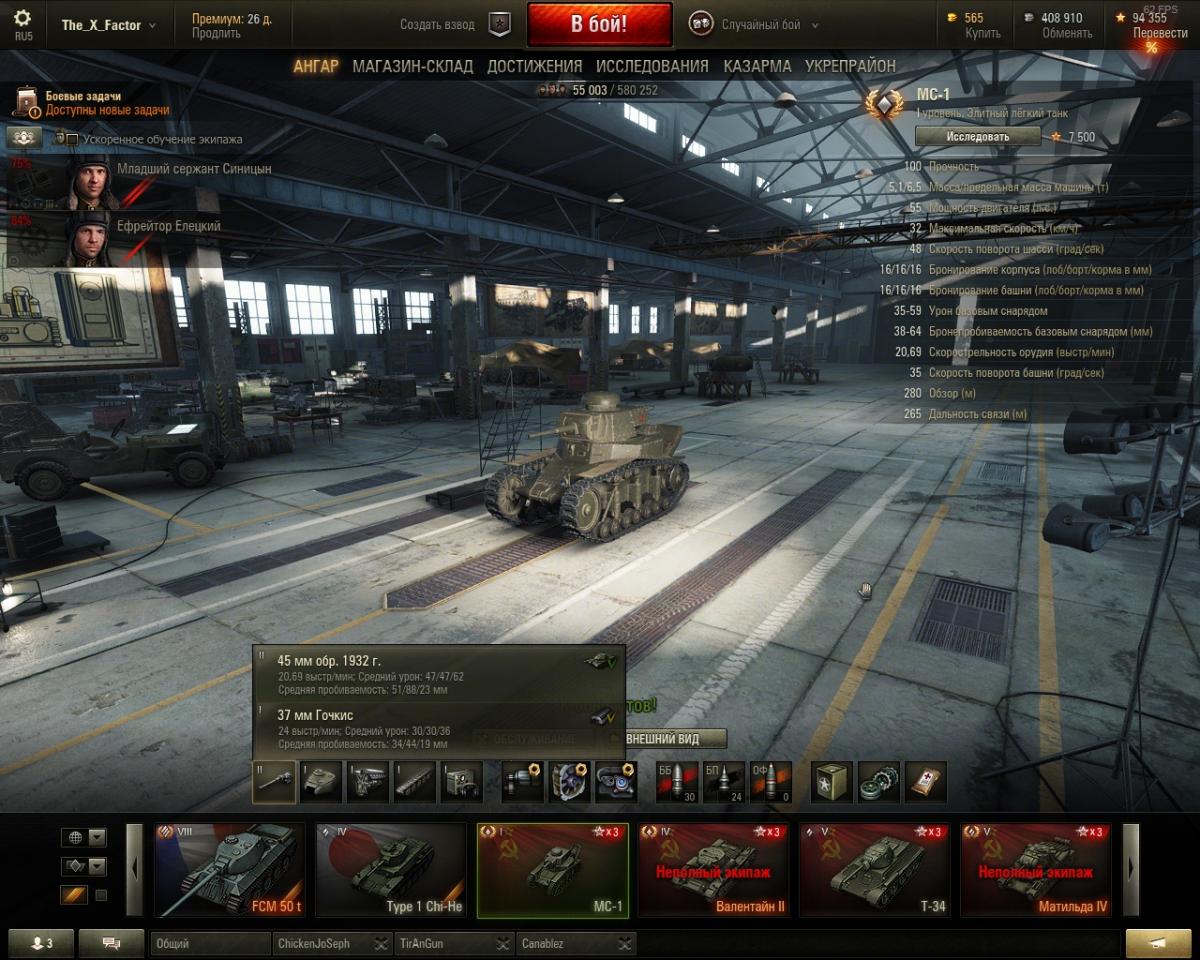Click the Исследовать button for МС-1

(977, 136)
